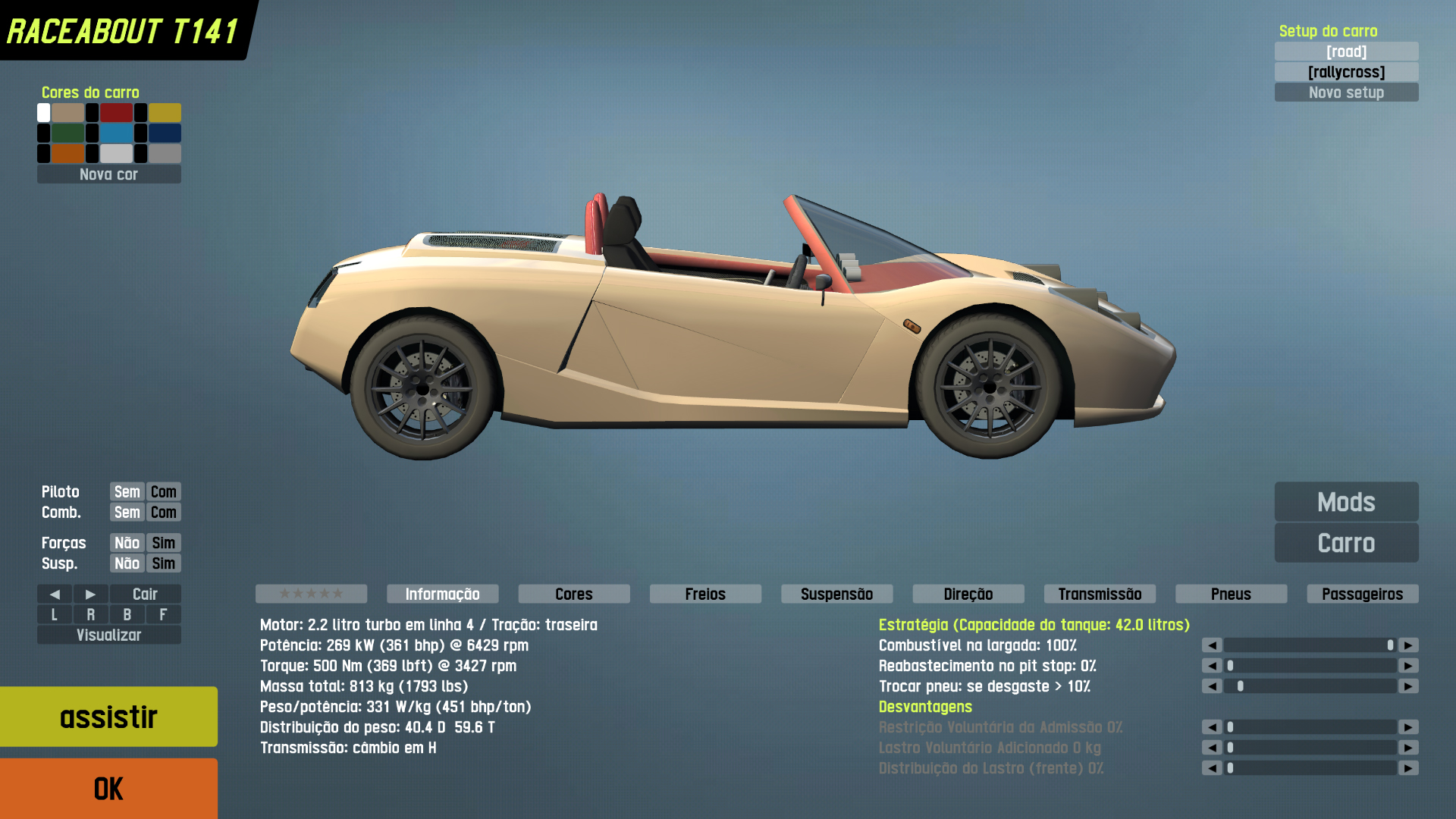This screenshot has width=1456, height=819.
Task: Show the Pneus tab
Action: tap(1231, 595)
